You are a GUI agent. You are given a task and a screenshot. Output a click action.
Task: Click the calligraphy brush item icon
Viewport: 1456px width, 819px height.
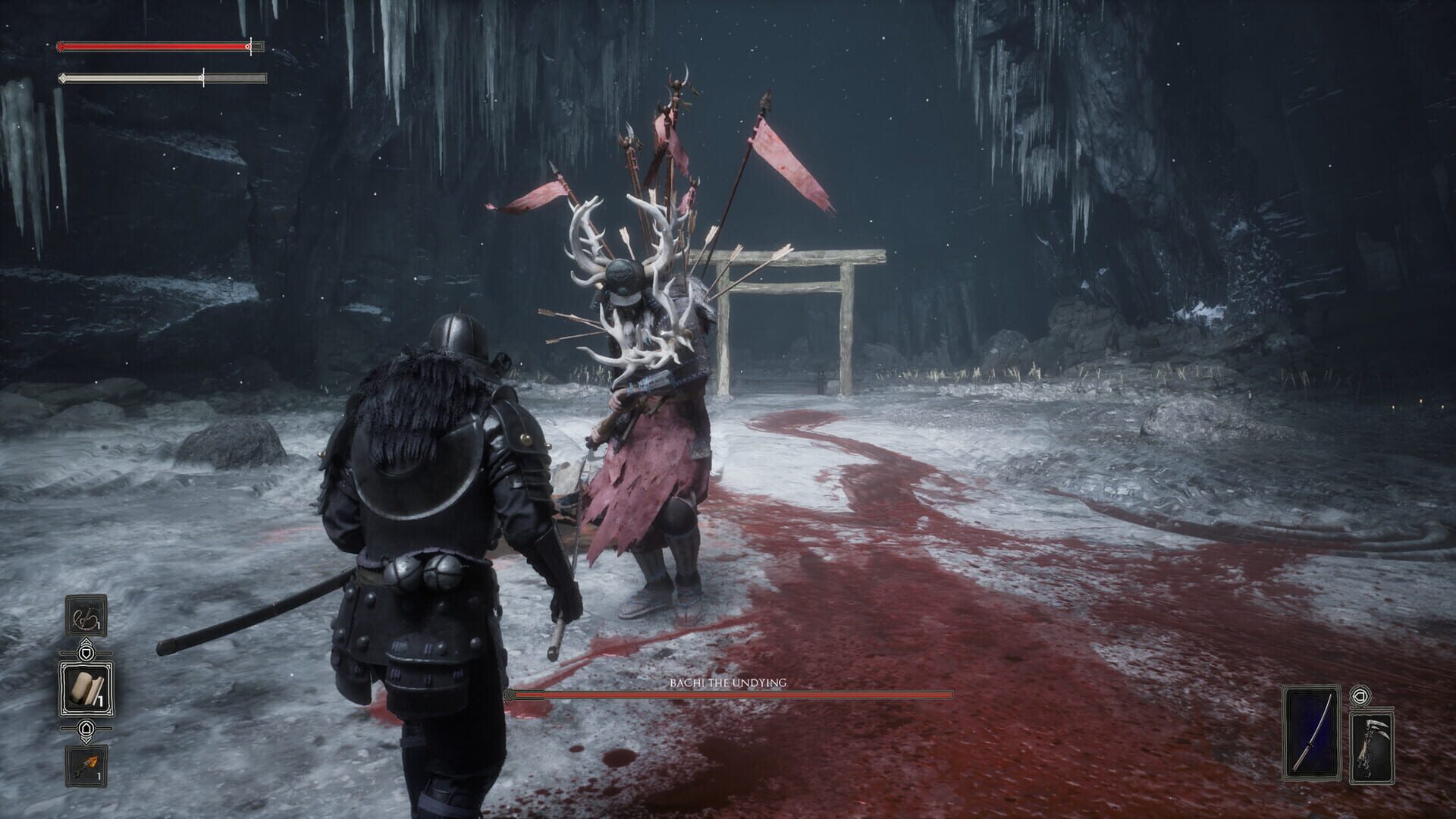(86, 616)
